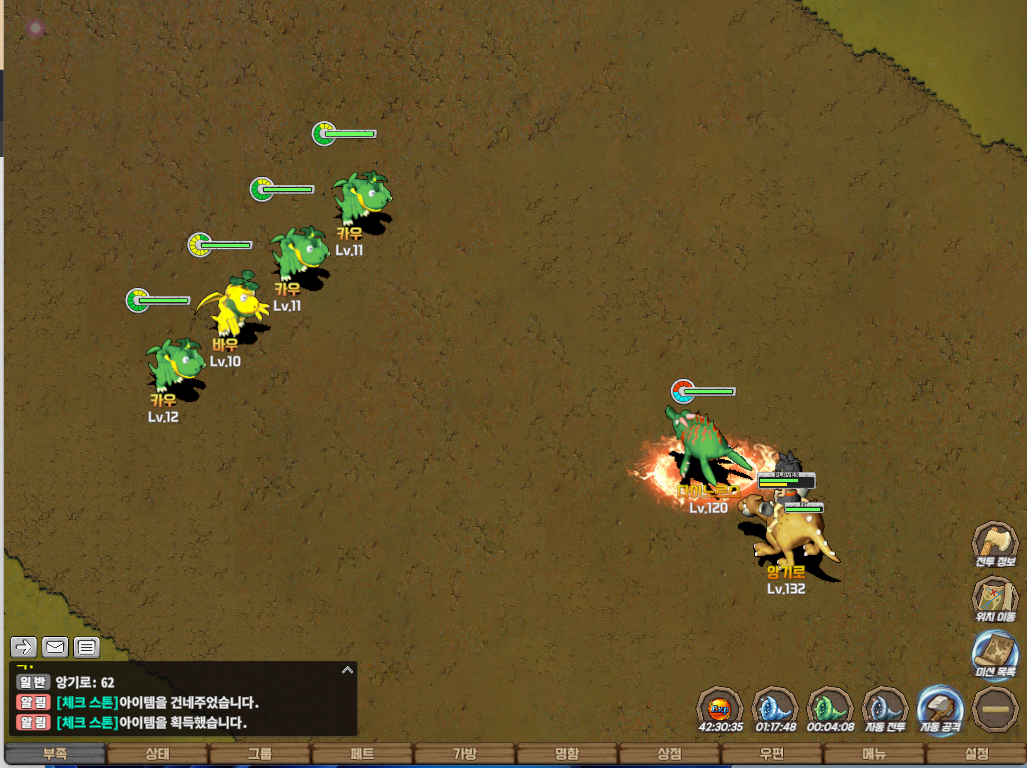Open the 그룹 (group) menu
The width and height of the screenshot is (1027, 768).
tap(260, 754)
